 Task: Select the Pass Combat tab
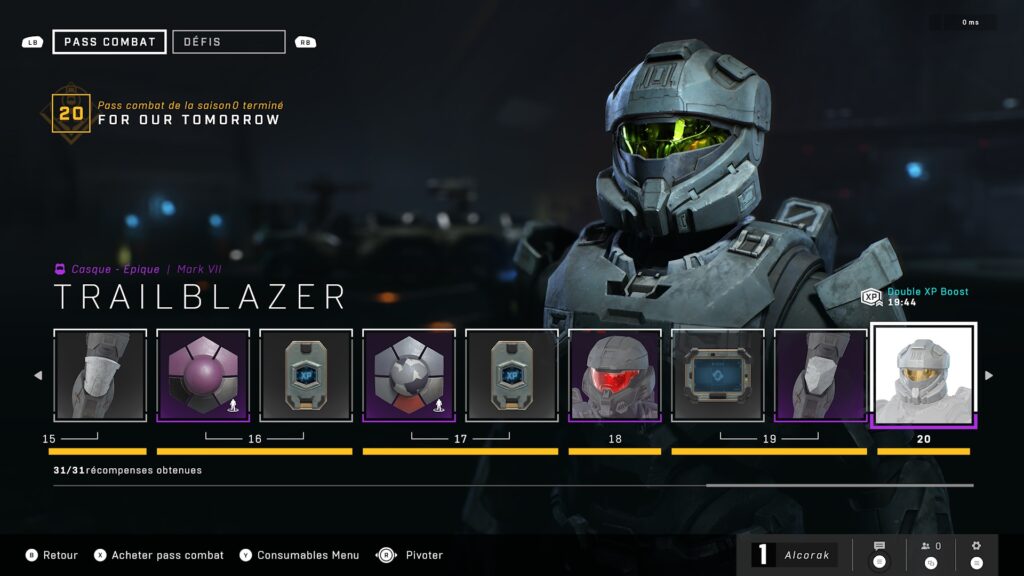click(109, 42)
